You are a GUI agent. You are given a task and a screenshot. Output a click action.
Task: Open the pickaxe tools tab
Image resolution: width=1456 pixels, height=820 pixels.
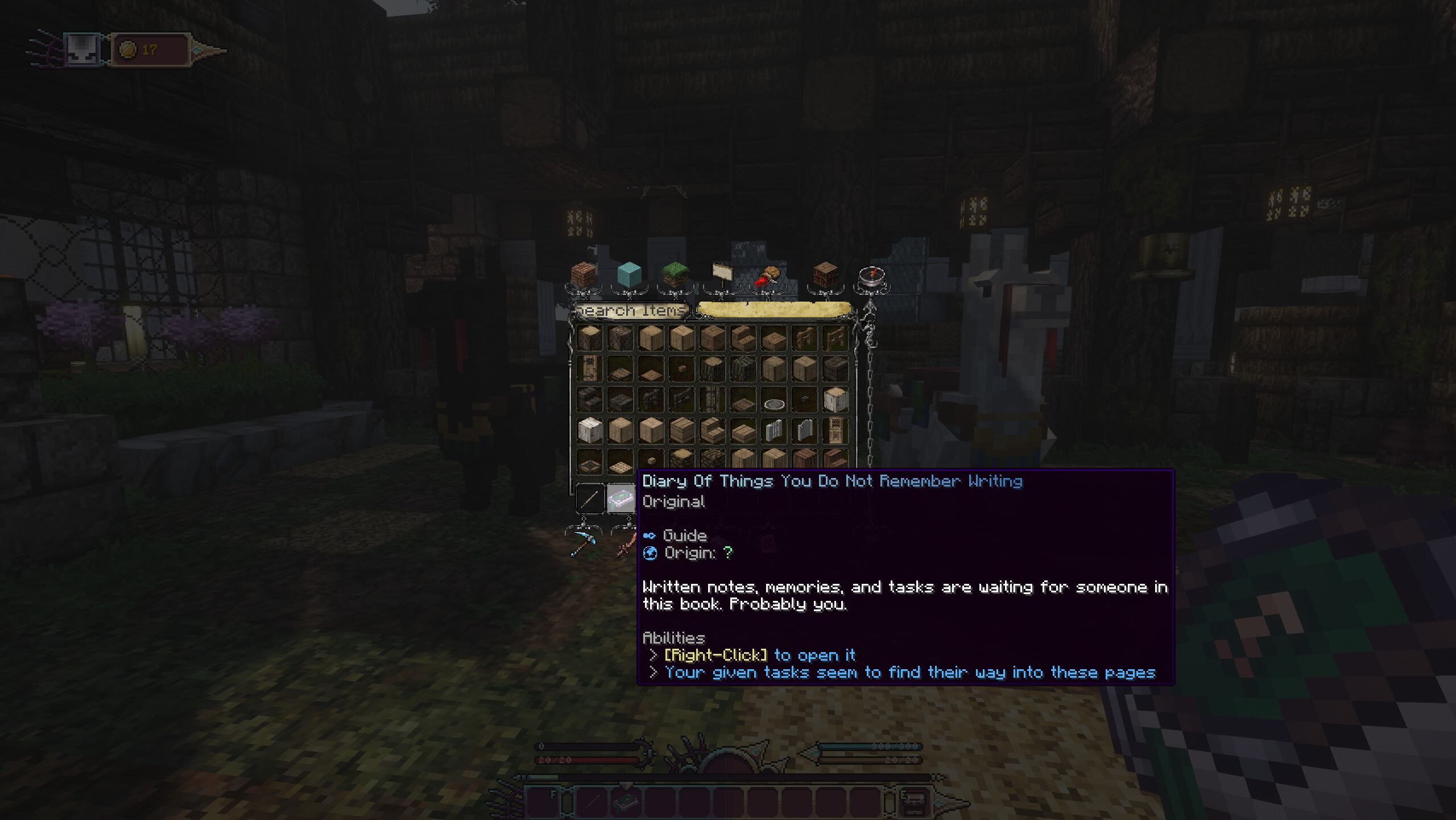tap(584, 544)
